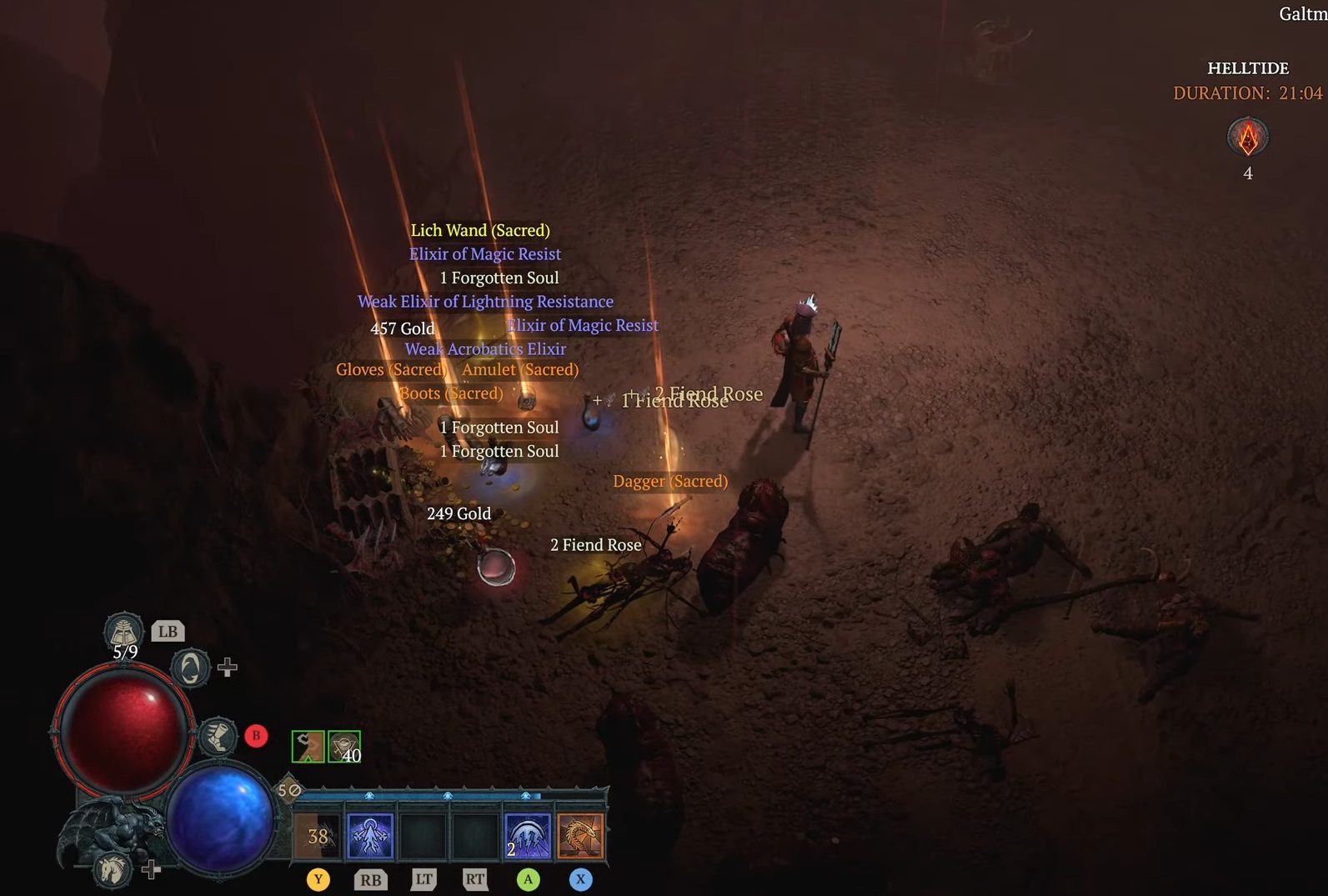The width and height of the screenshot is (1328, 896).
Task: Click the Evade boot icon beside B
Action: pos(218,736)
